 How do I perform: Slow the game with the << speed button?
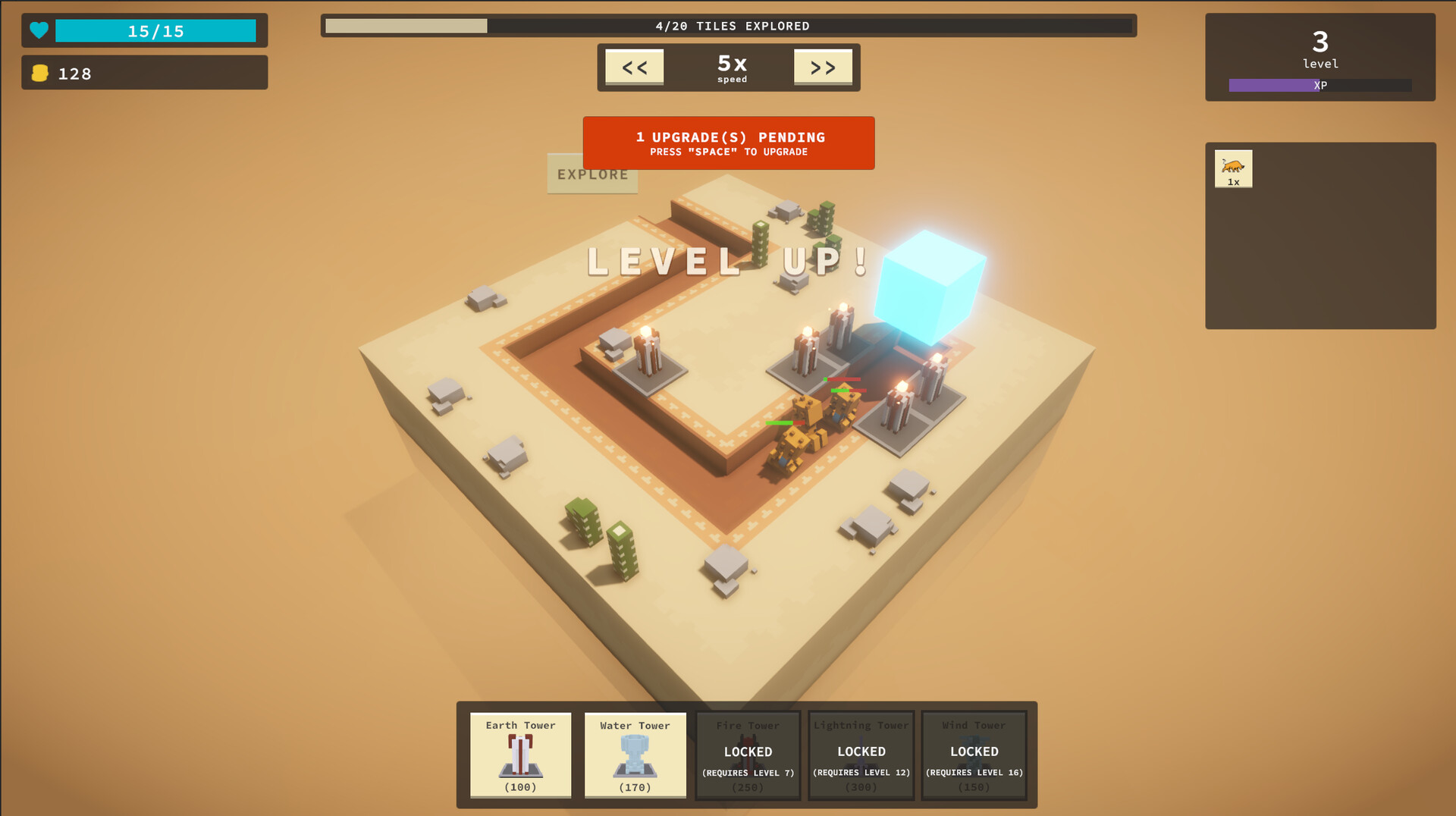[x=634, y=67]
